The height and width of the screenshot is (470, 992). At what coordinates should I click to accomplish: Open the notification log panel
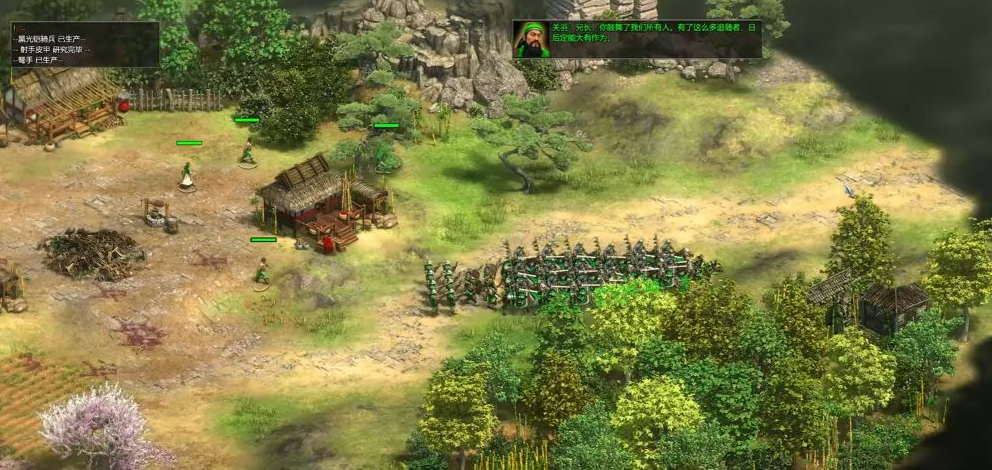click(84, 44)
